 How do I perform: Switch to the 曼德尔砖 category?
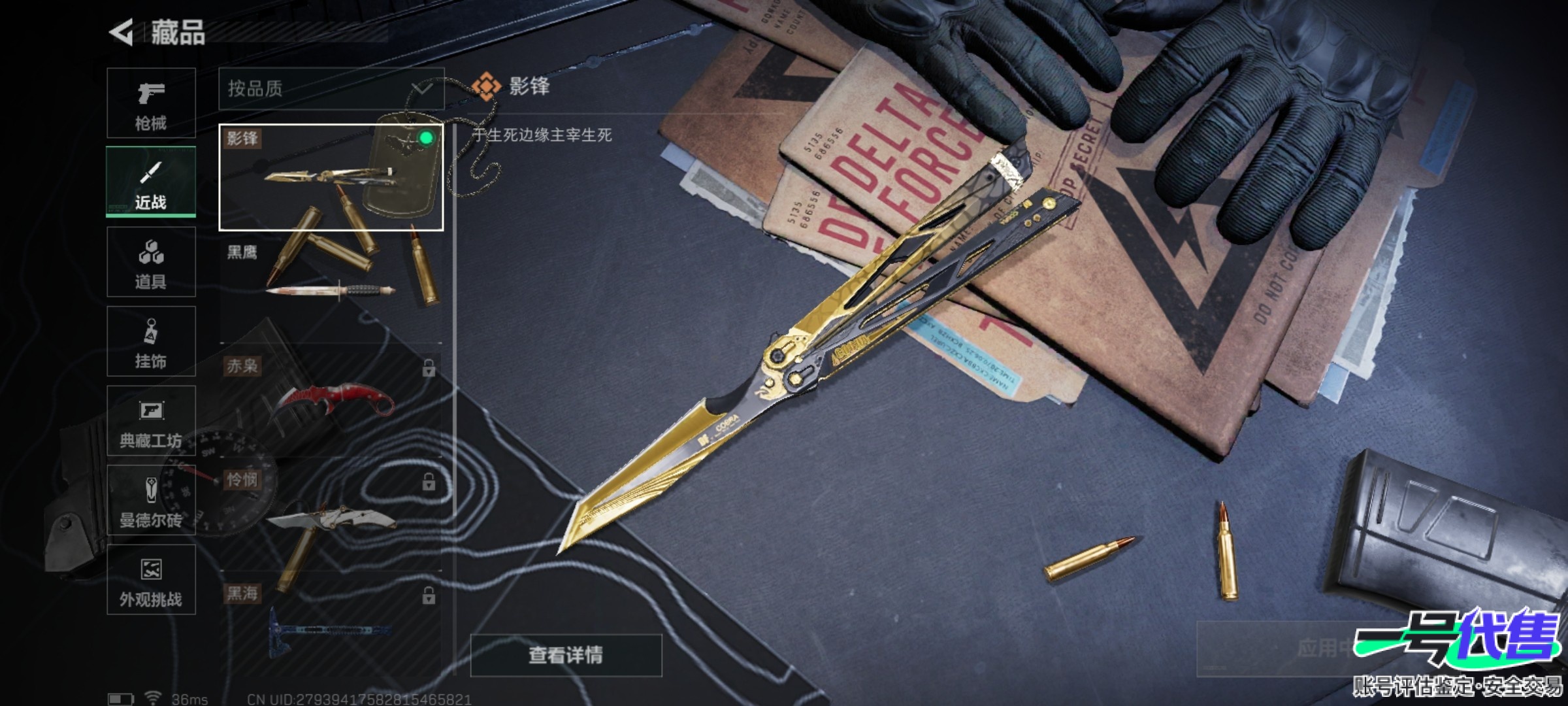[151, 501]
